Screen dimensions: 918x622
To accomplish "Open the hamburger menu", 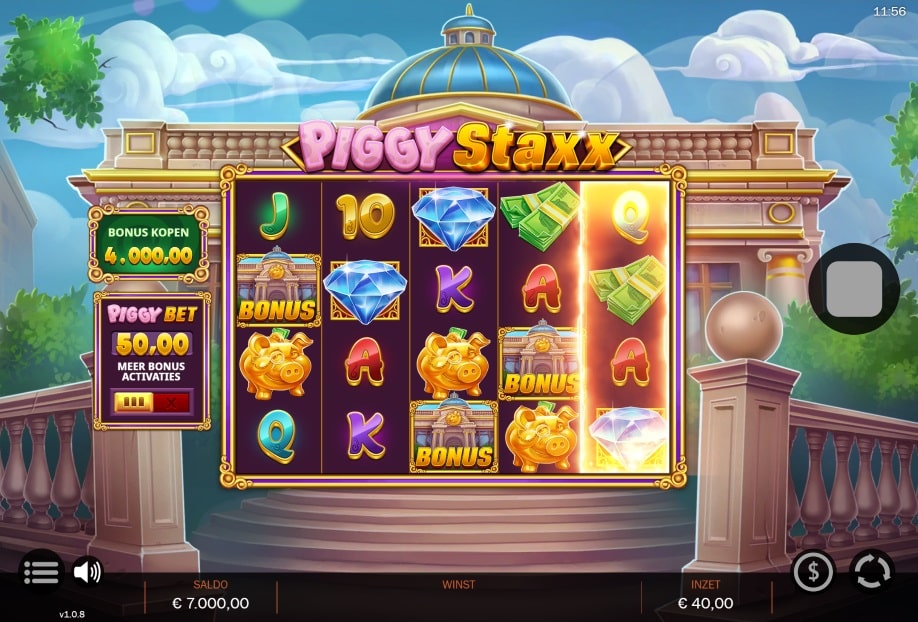I will (x=41, y=571).
